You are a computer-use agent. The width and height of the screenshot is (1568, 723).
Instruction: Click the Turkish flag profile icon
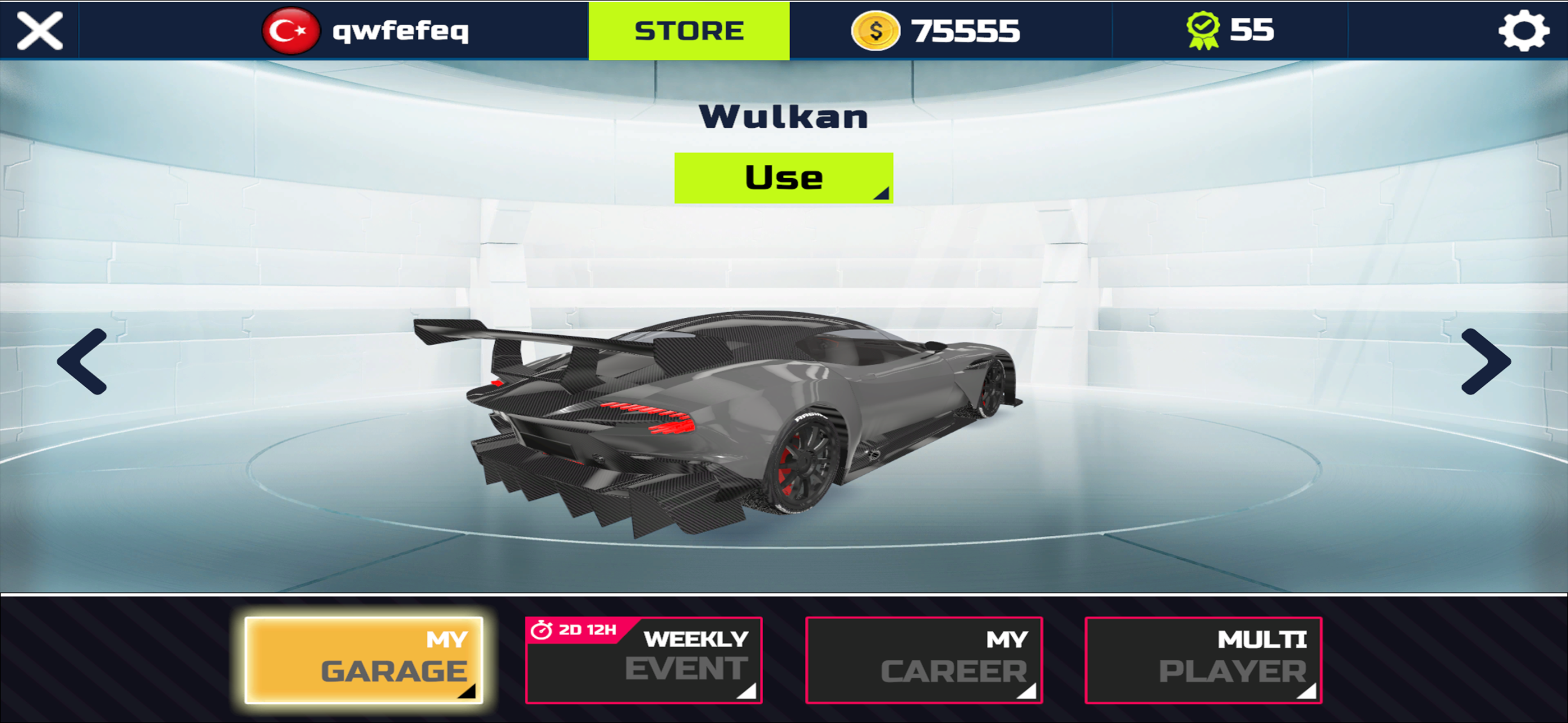pyautogui.click(x=290, y=30)
